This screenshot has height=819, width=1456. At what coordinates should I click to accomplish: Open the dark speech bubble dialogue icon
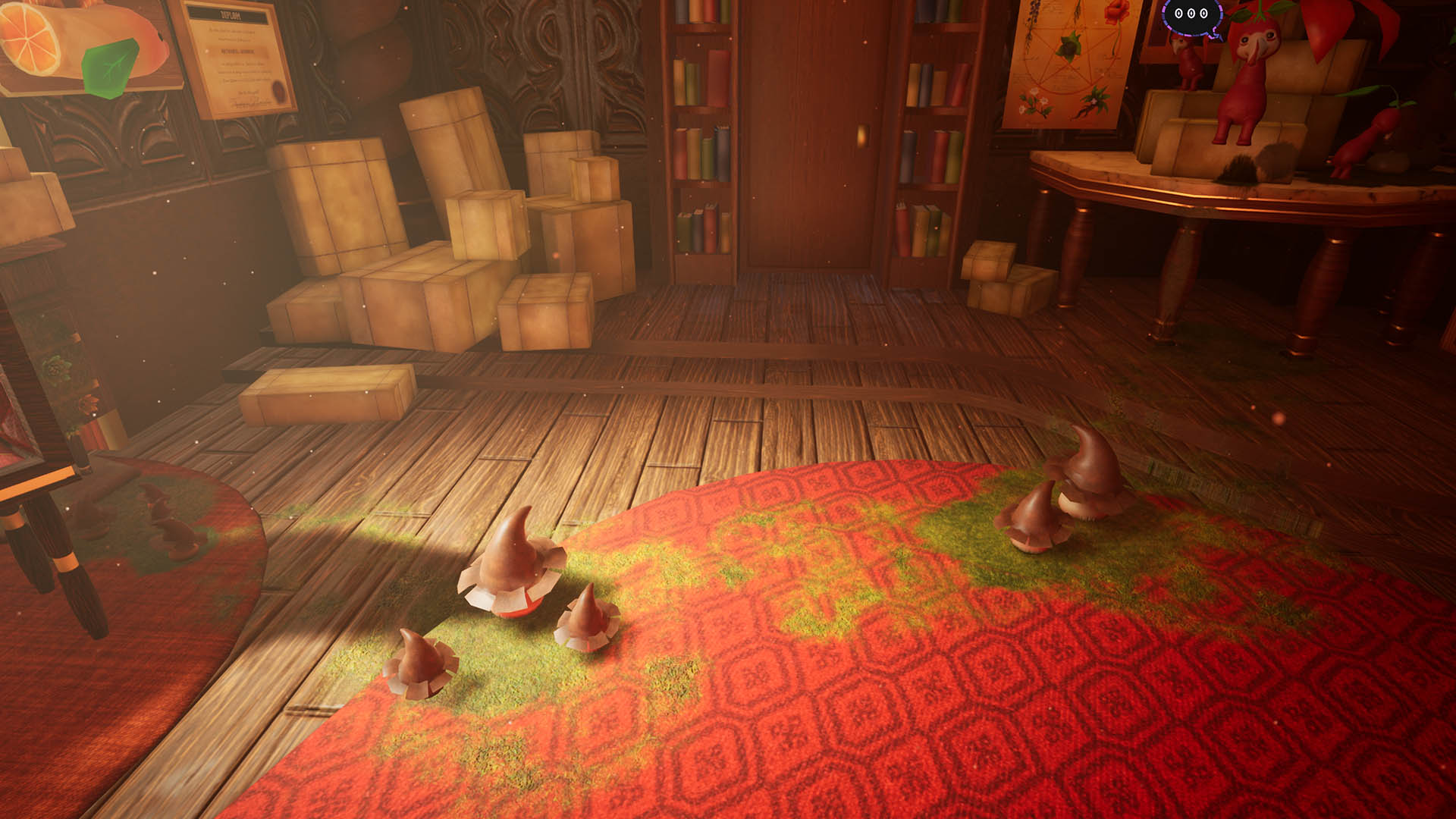click(1191, 14)
